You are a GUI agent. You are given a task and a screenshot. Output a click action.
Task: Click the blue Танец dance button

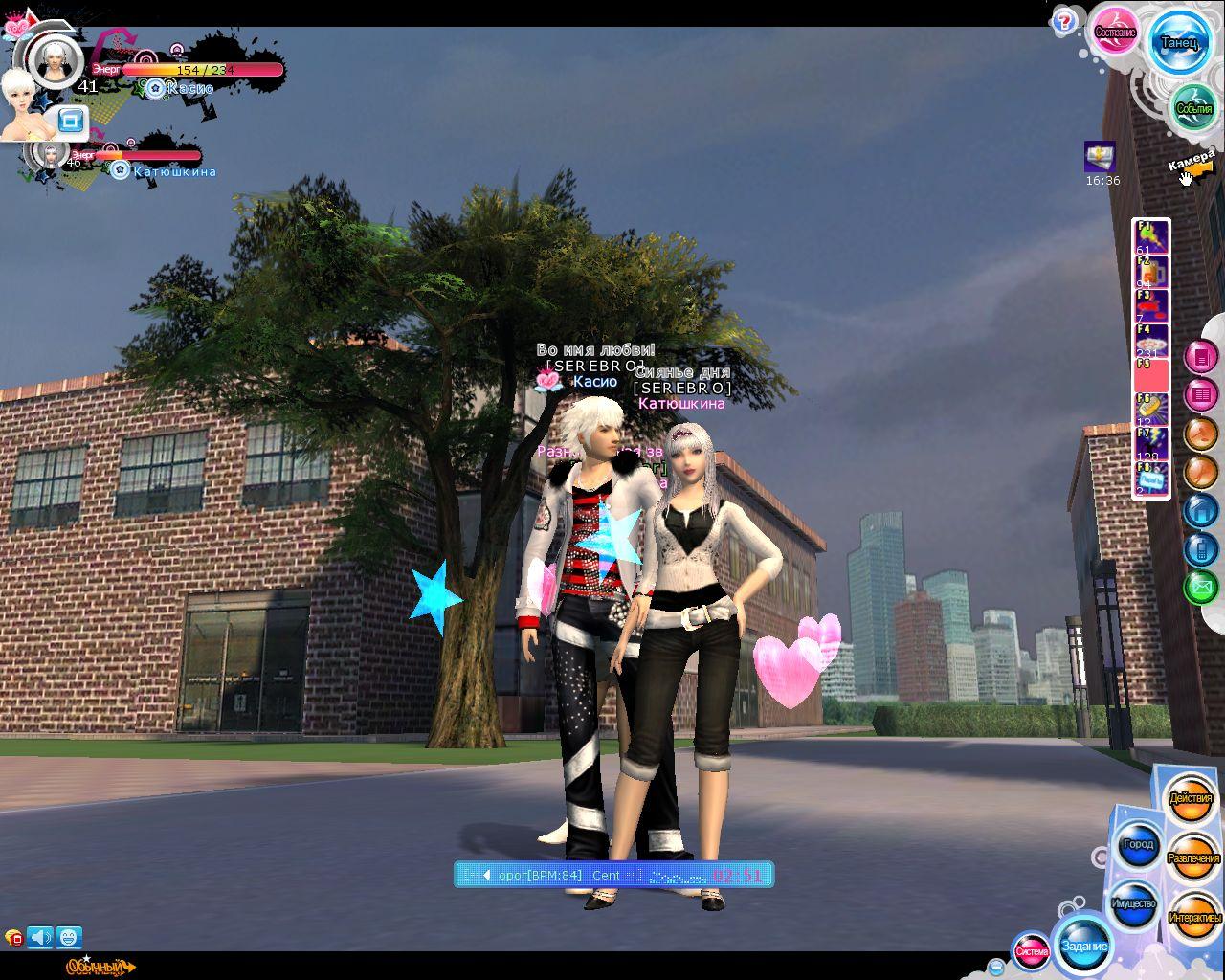[1178, 42]
